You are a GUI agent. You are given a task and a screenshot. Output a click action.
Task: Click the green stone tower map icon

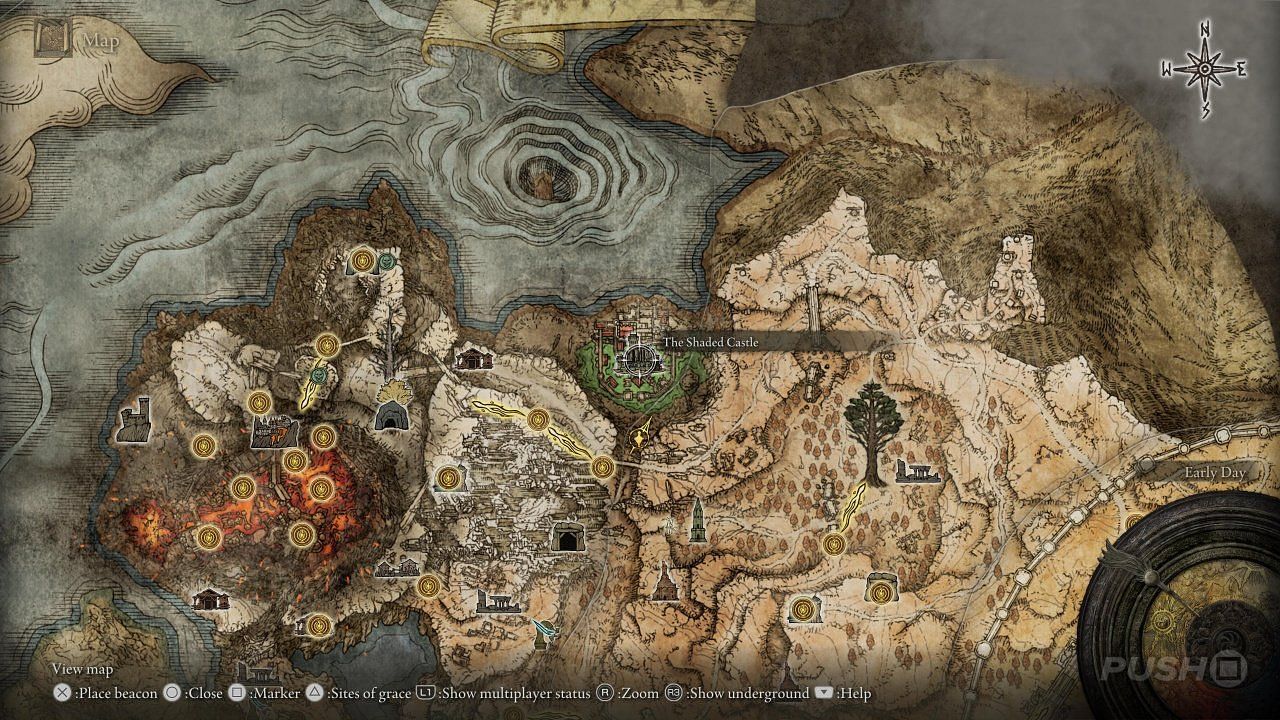(x=697, y=521)
